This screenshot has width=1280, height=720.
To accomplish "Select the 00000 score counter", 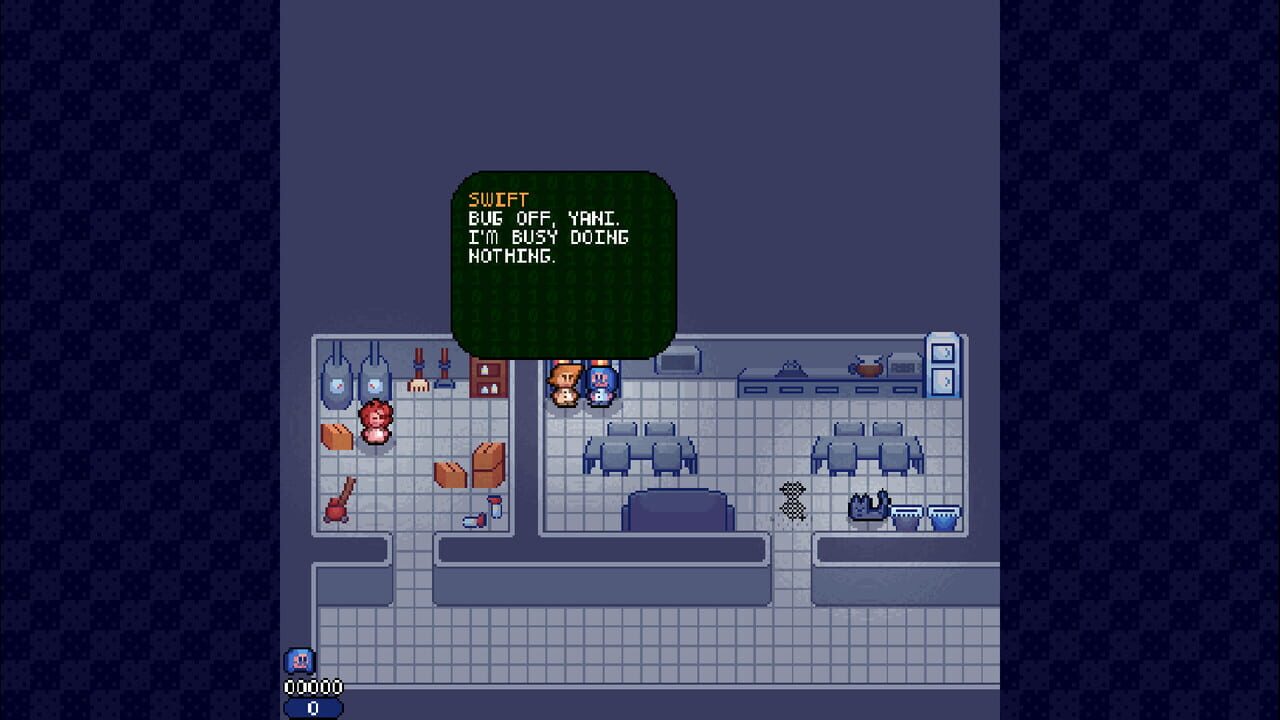I will pyautogui.click(x=311, y=688).
